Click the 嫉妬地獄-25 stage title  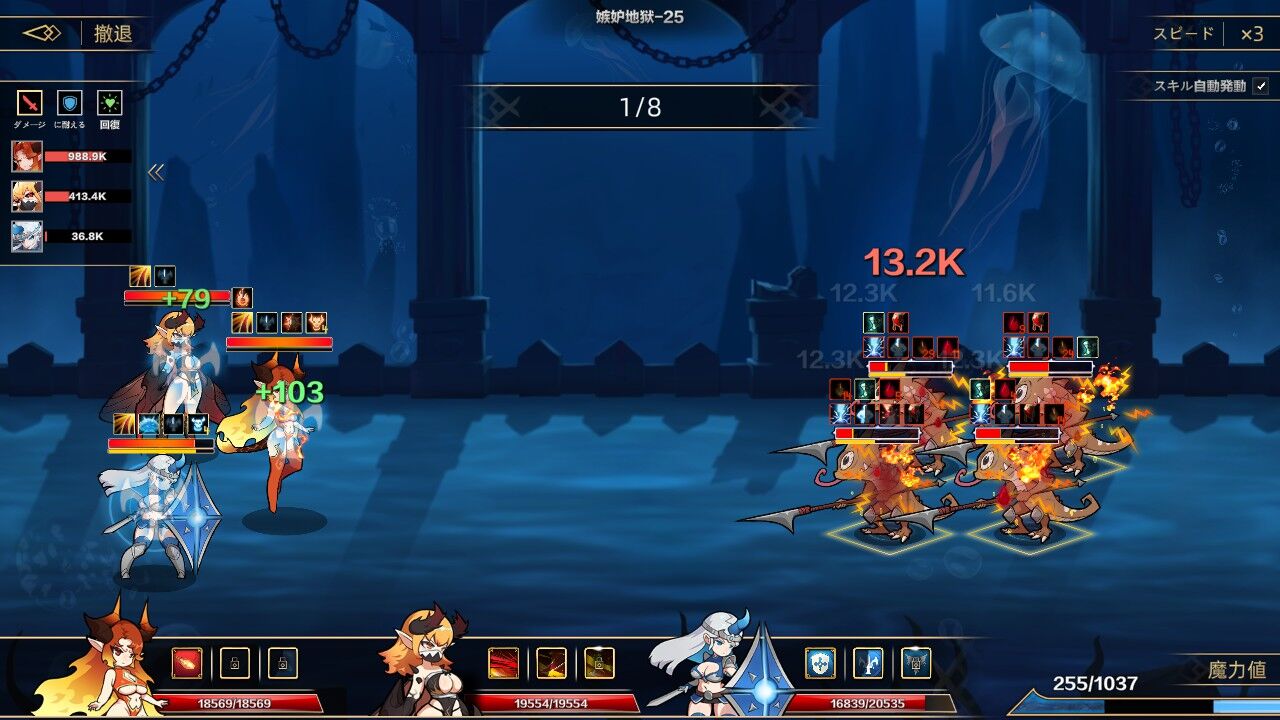[639, 15]
